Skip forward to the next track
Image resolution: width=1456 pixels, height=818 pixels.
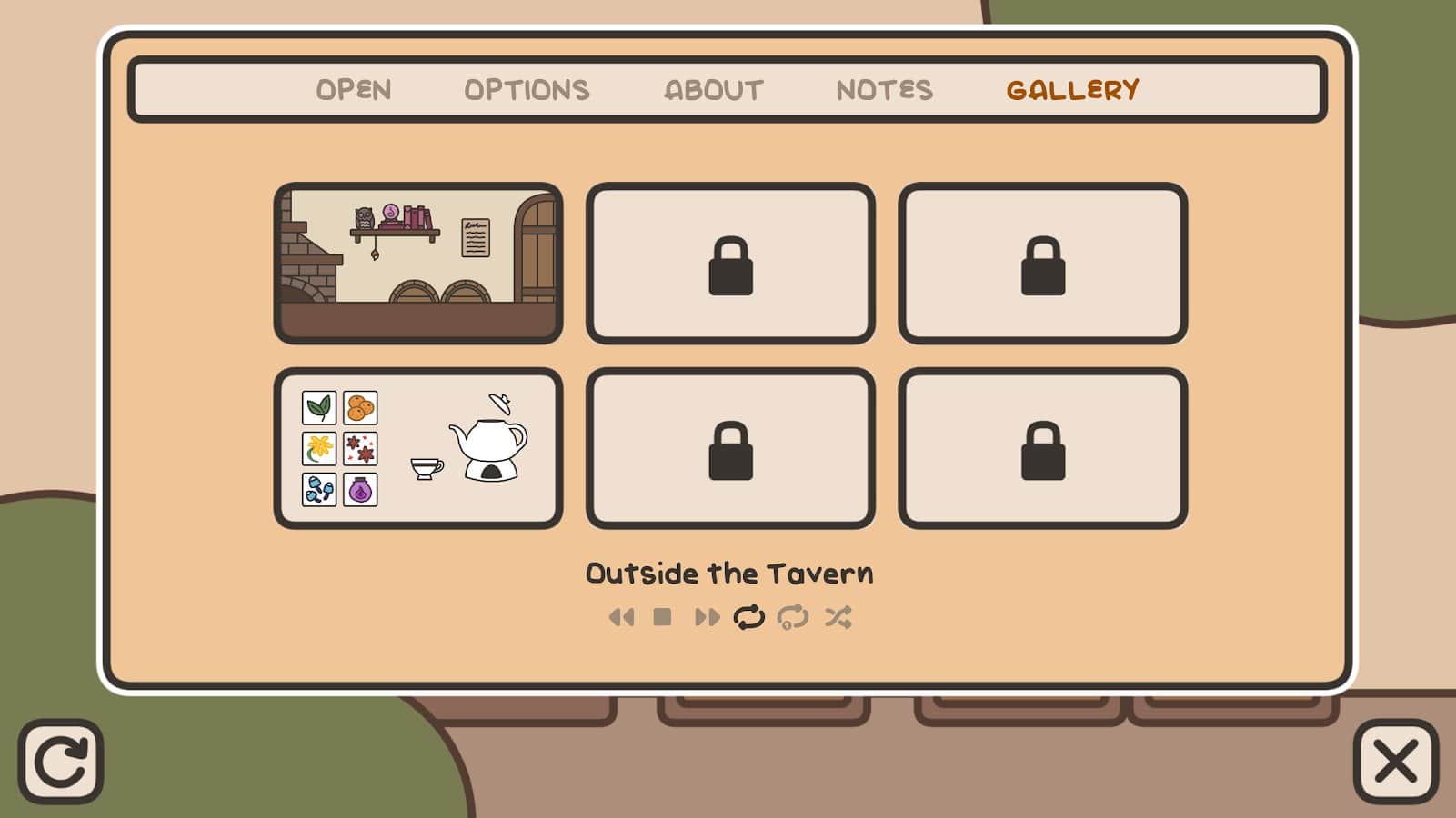pos(707,618)
